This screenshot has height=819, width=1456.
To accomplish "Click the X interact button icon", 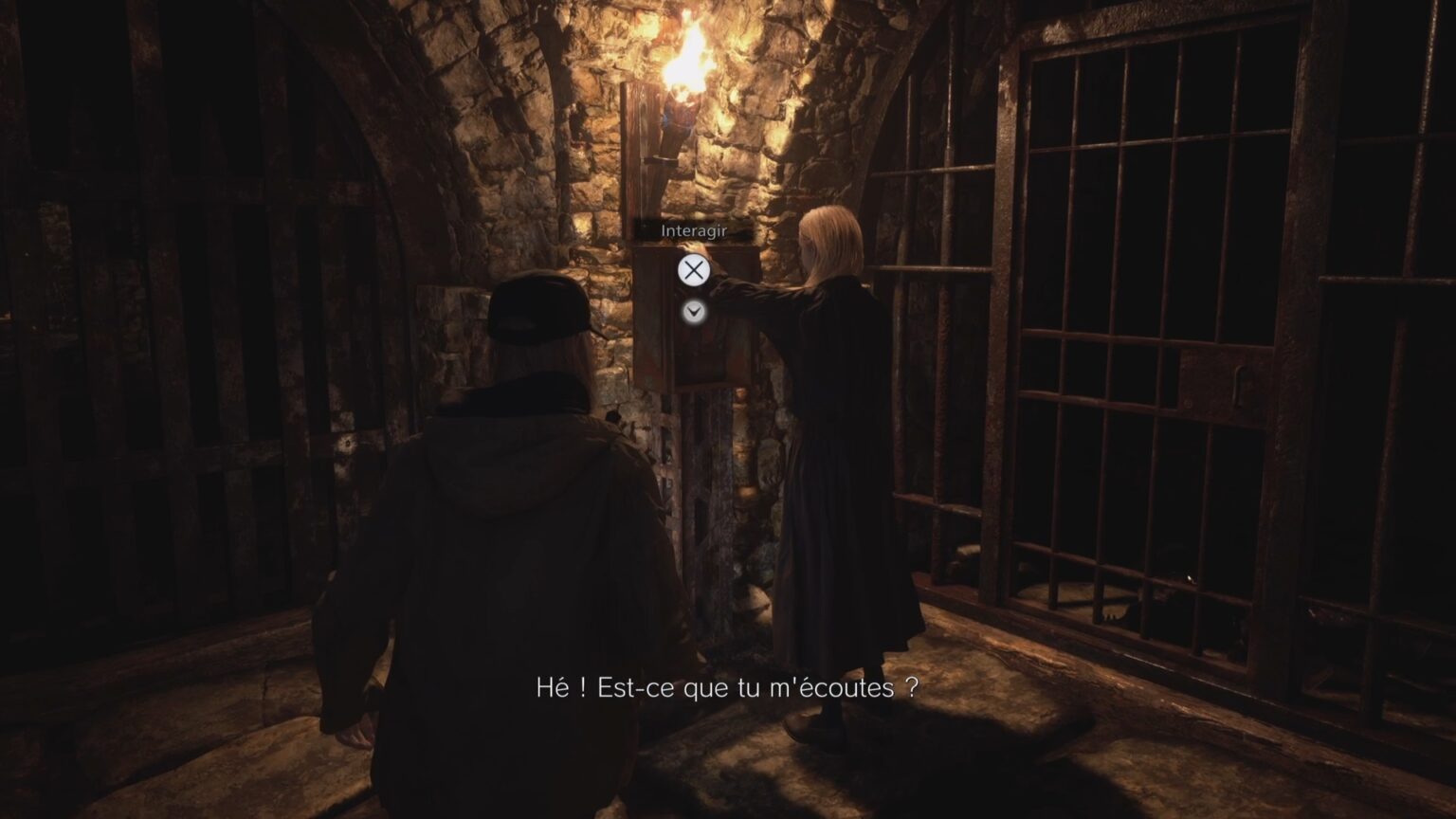I will pyautogui.click(x=695, y=268).
